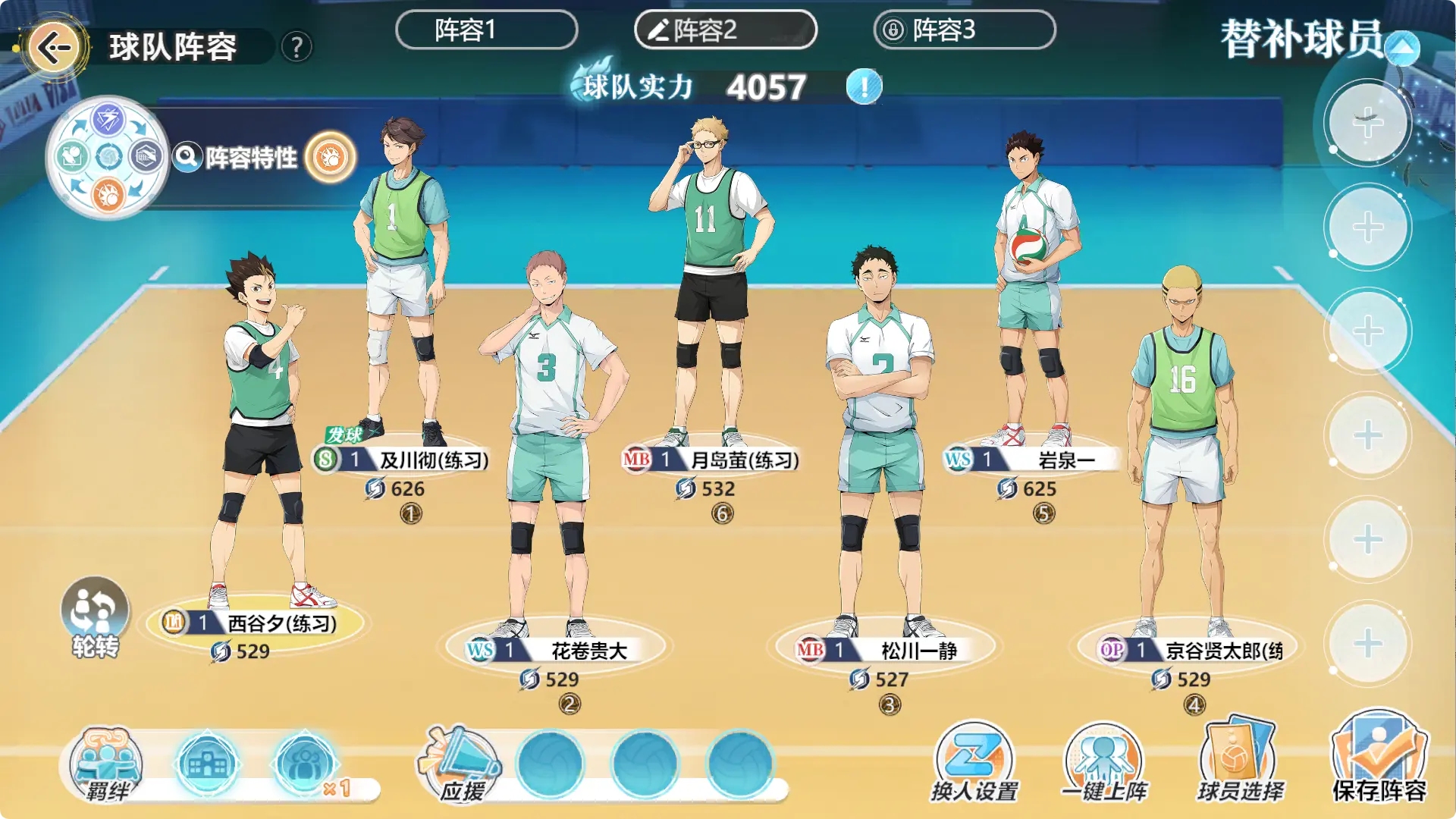
Task: Switch to the 阵容1 lineup tab
Action: [x=486, y=30]
